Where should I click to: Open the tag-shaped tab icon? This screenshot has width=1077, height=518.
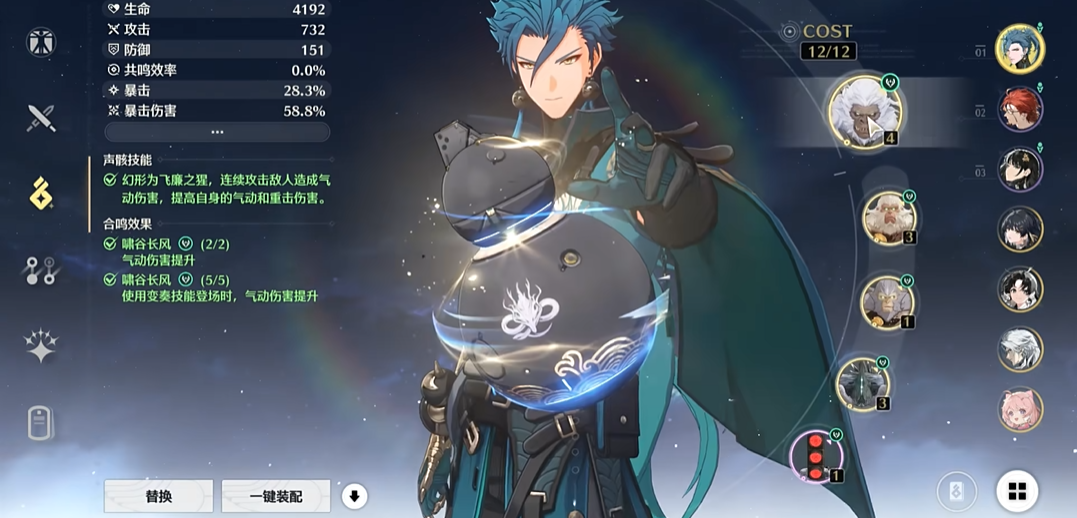point(41,423)
